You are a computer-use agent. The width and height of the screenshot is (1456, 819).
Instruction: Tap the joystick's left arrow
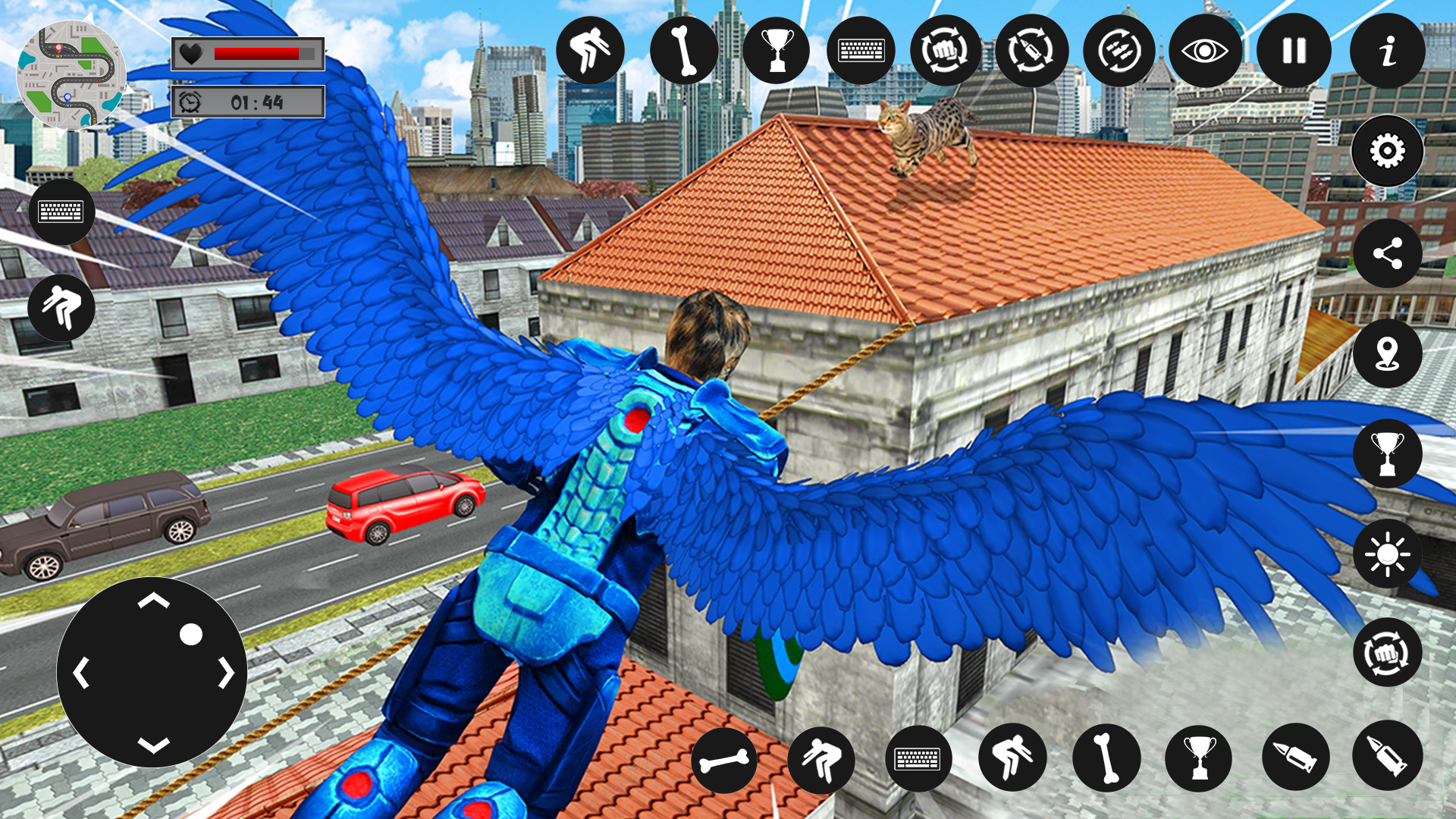pyautogui.click(x=81, y=673)
